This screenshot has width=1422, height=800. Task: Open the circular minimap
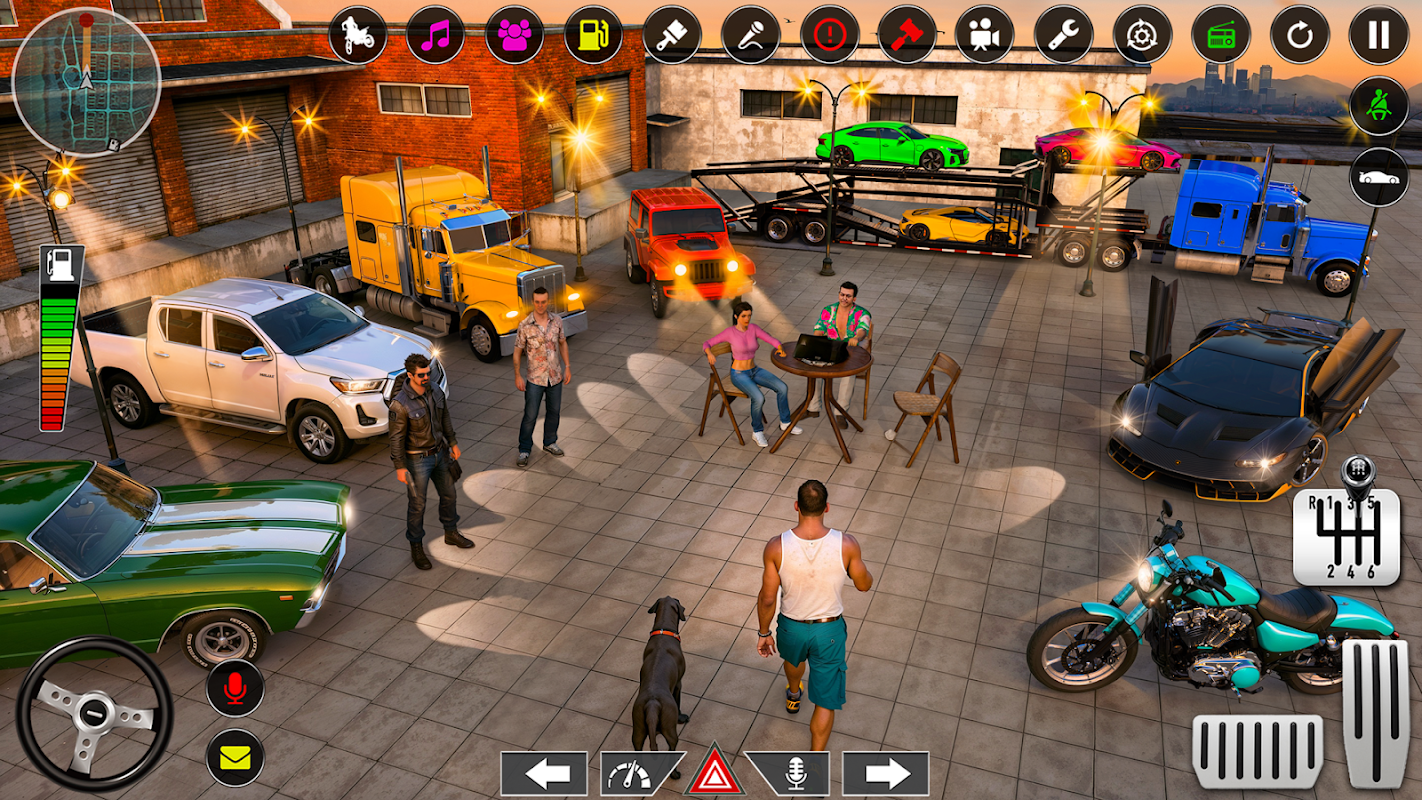pyautogui.click(x=86, y=81)
